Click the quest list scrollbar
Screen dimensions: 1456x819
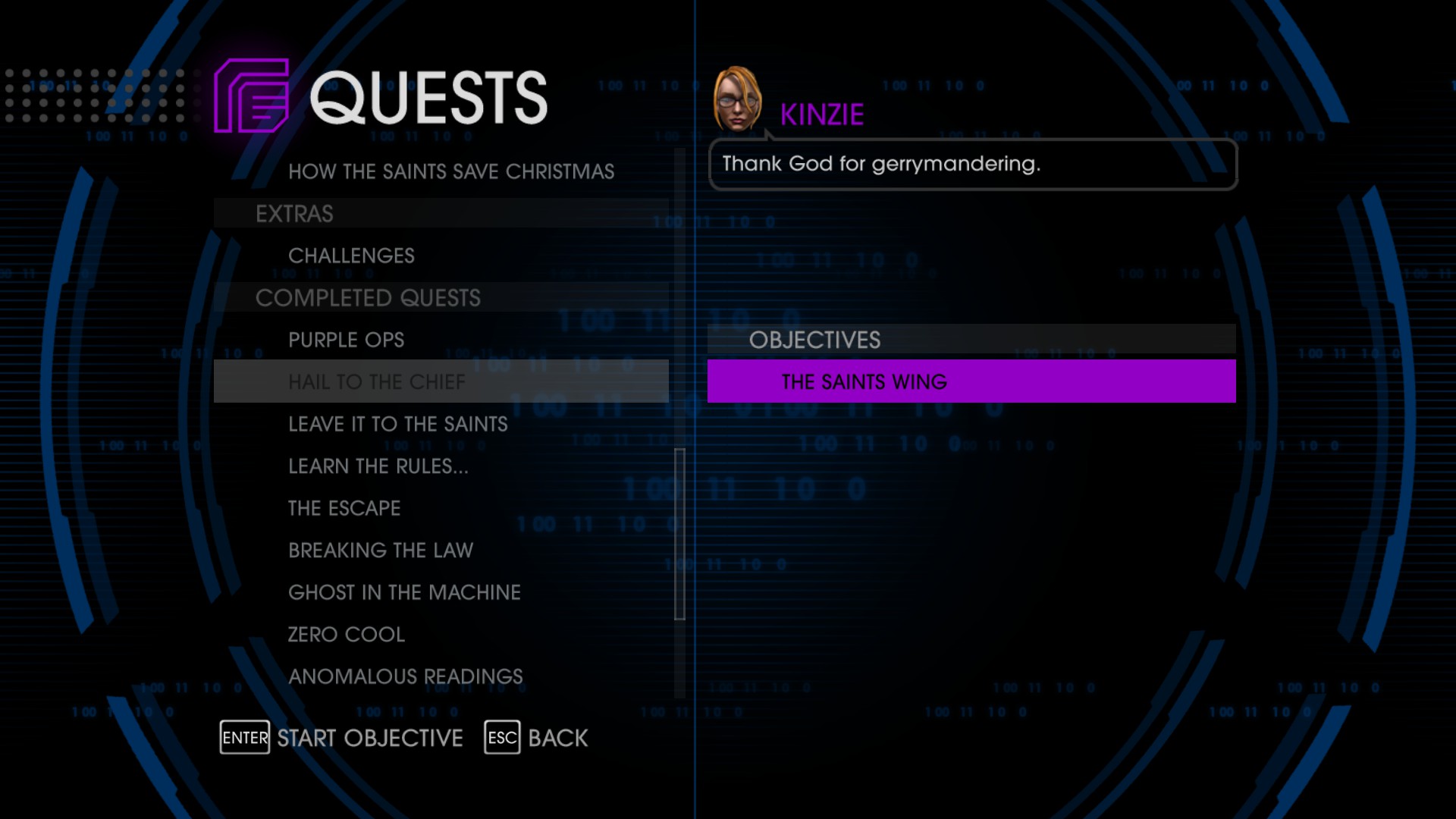click(x=679, y=534)
